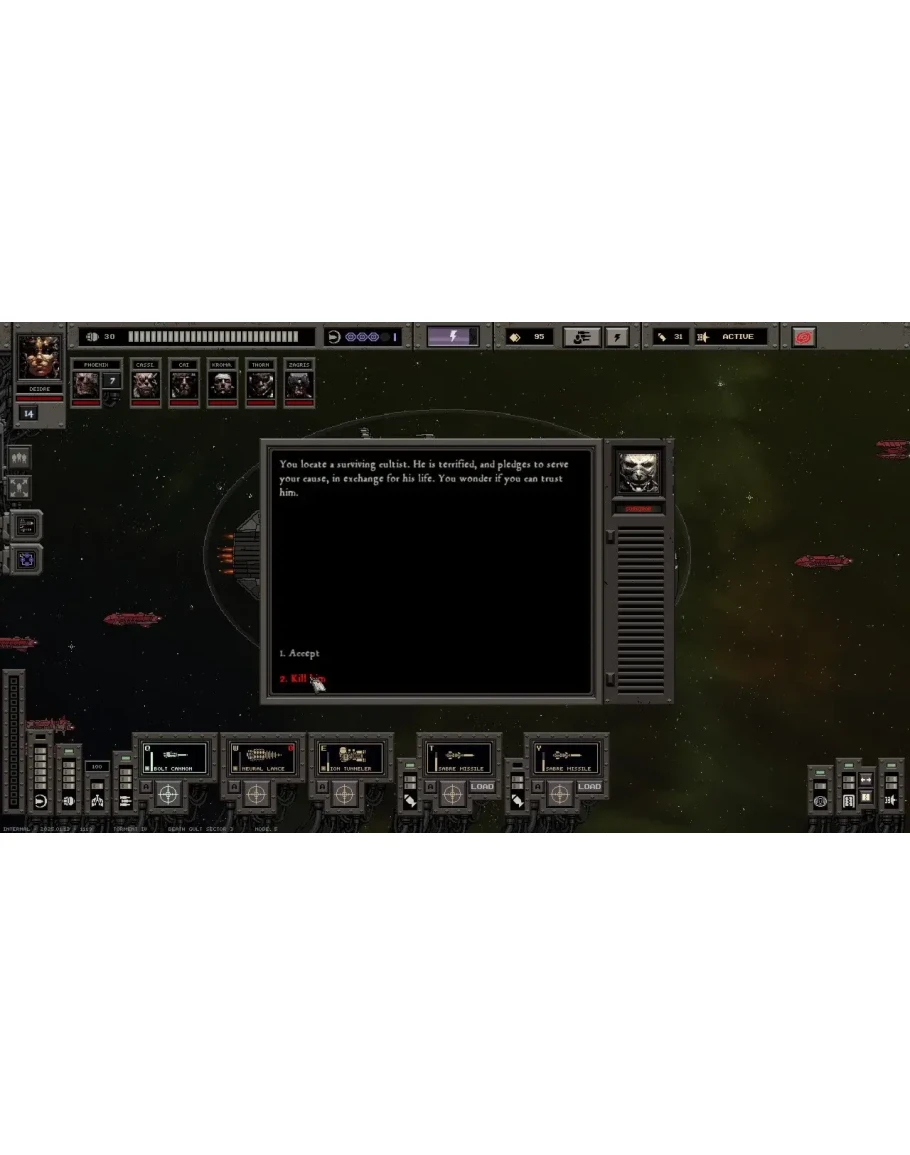
Task: Click the four-arrows expand button
Action: coord(20,488)
